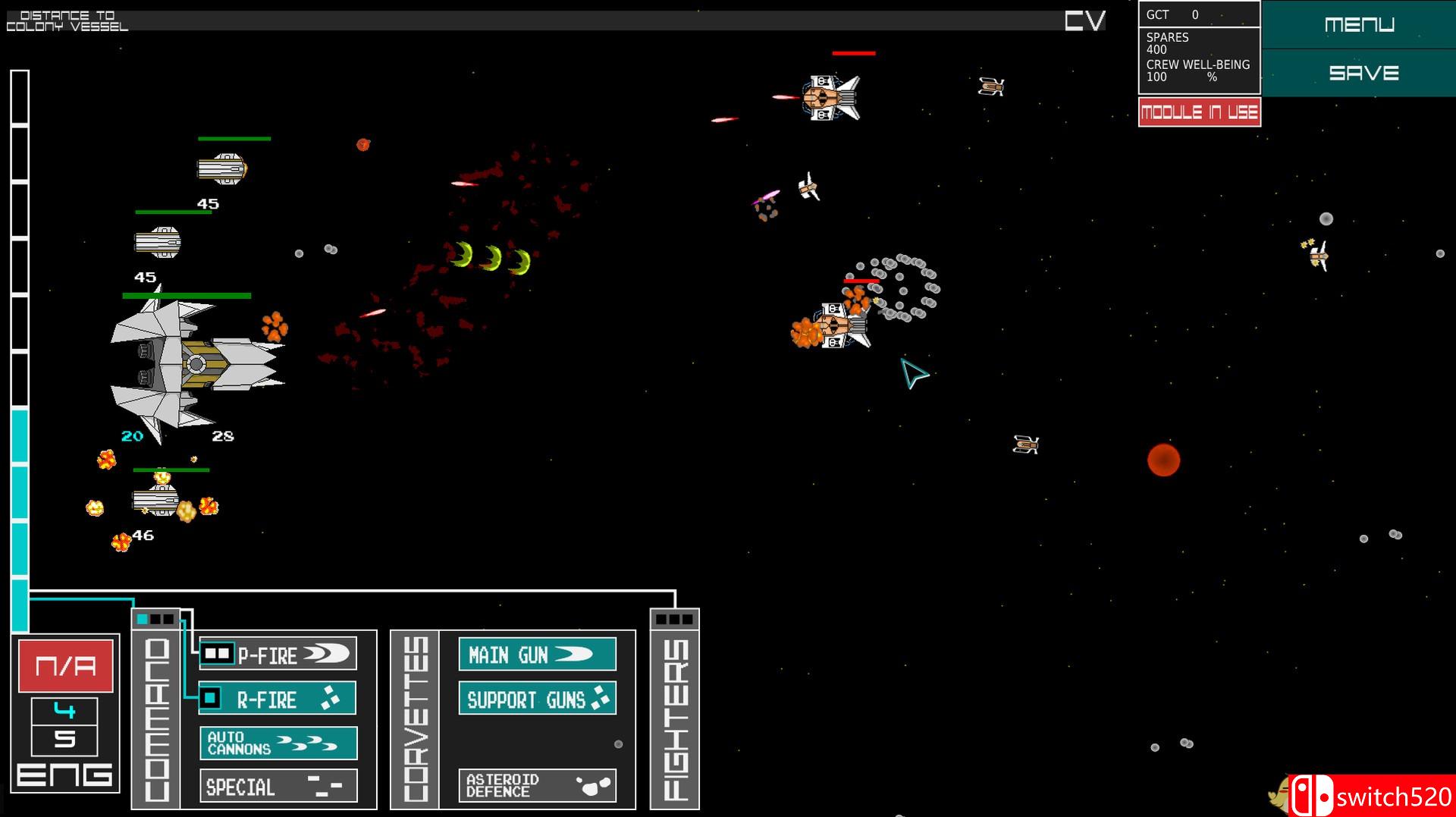Image resolution: width=1456 pixels, height=817 pixels.
Task: Fire the AUTO CANNONS
Action: click(278, 743)
